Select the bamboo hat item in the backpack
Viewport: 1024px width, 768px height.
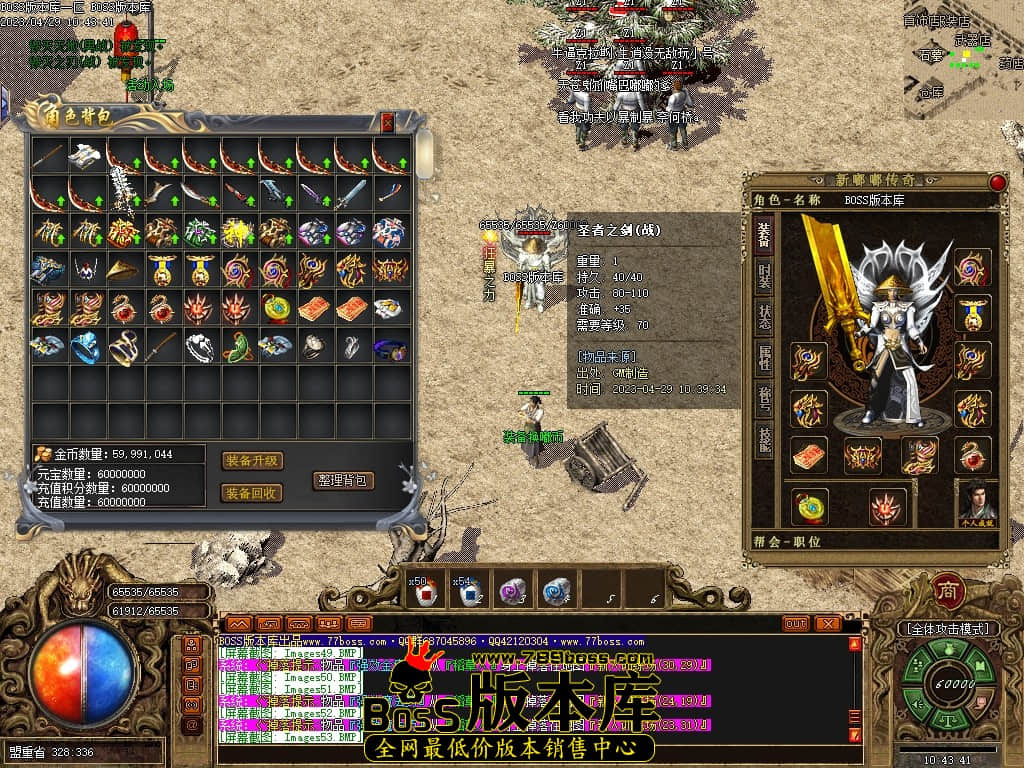124,270
